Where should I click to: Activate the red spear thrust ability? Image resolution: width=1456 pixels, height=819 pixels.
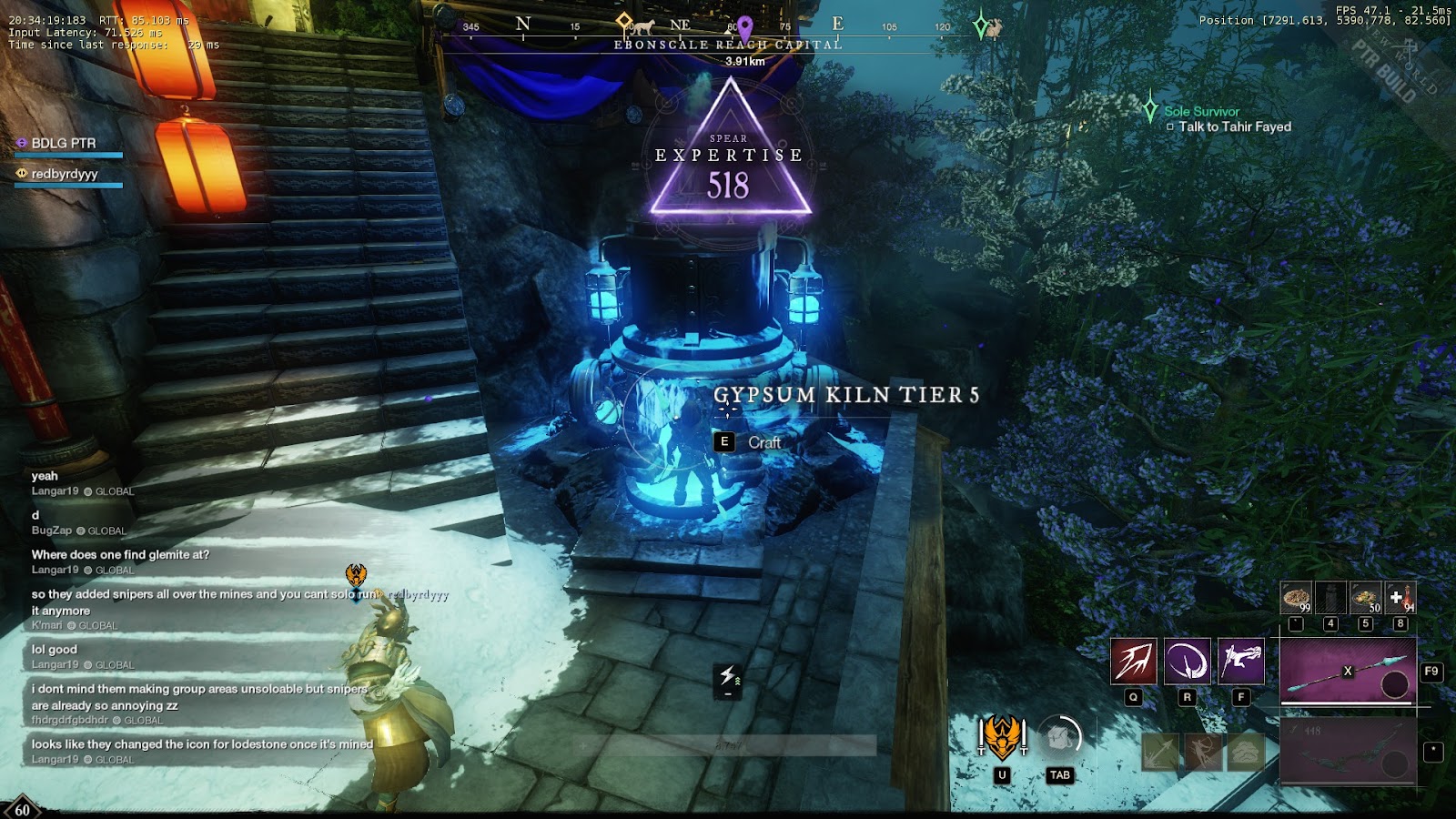pyautogui.click(x=1133, y=661)
